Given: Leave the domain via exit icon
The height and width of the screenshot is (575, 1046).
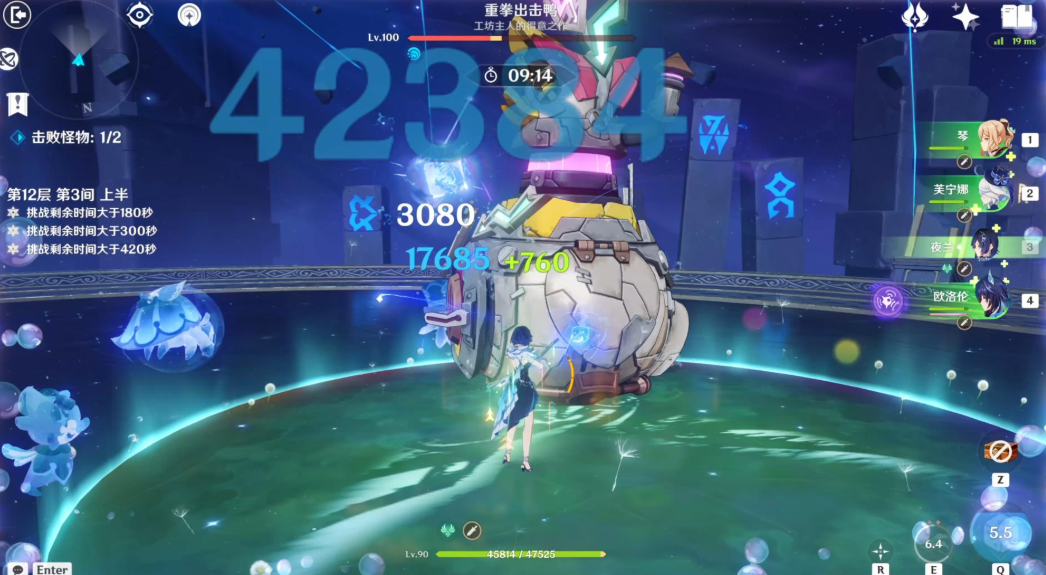Looking at the screenshot, I should 17,14.
